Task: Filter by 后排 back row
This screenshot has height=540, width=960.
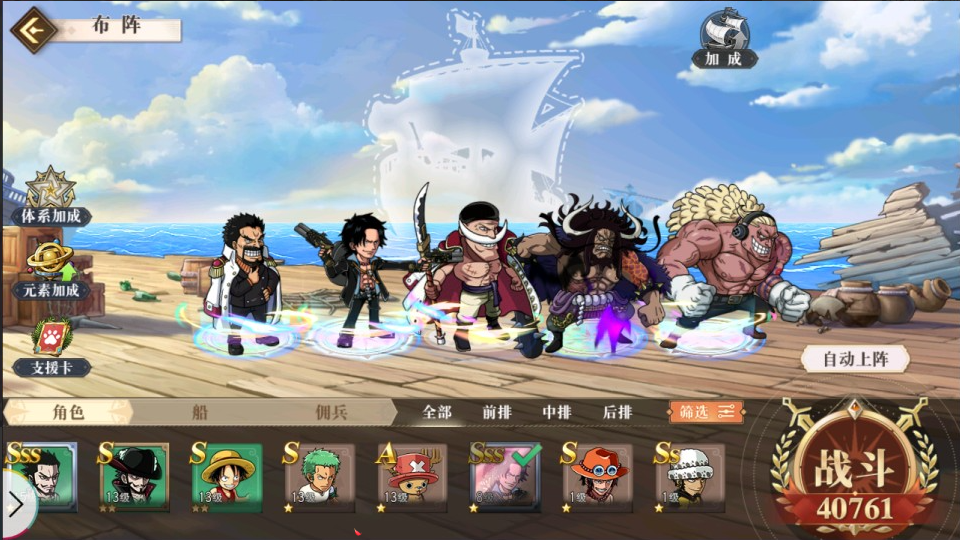Action: [617, 412]
